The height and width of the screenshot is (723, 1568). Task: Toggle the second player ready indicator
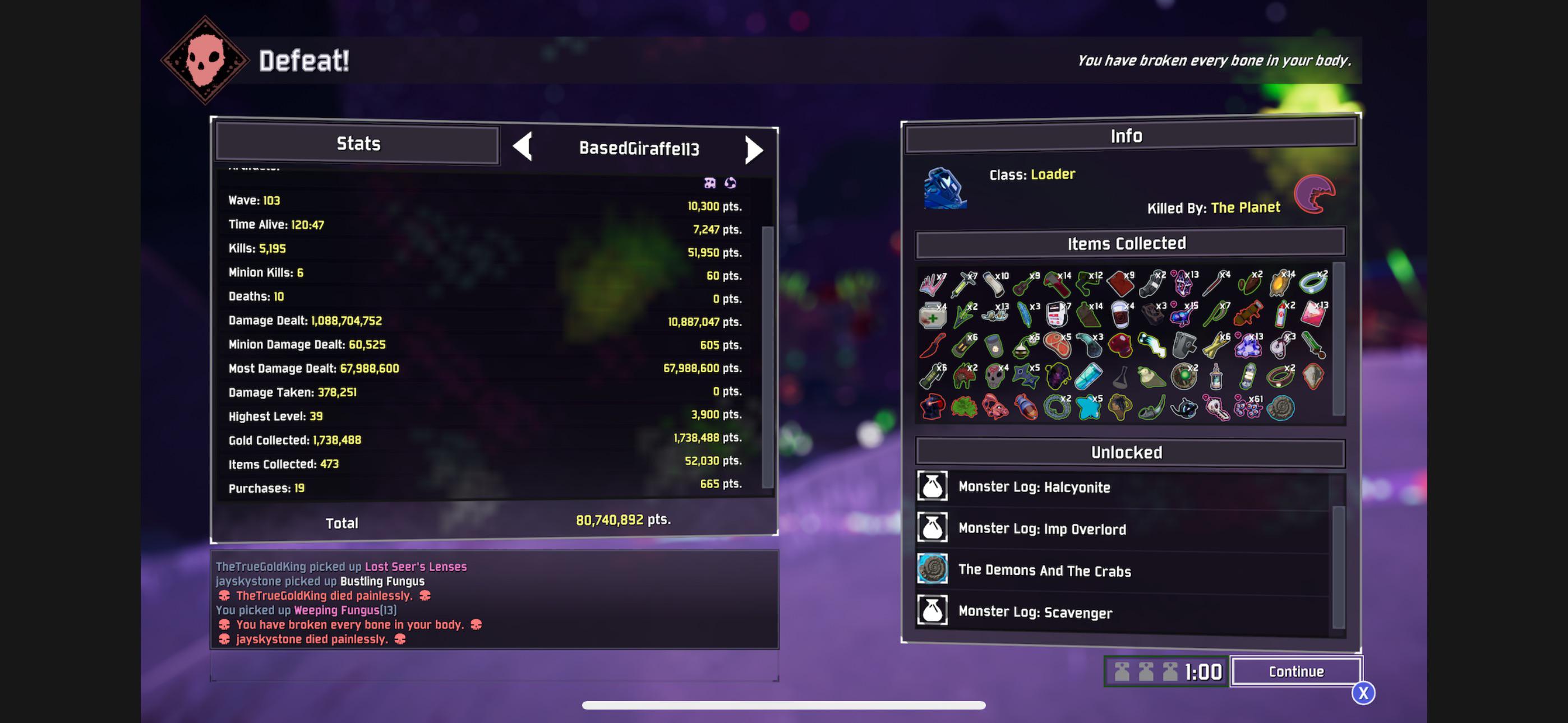1146,673
